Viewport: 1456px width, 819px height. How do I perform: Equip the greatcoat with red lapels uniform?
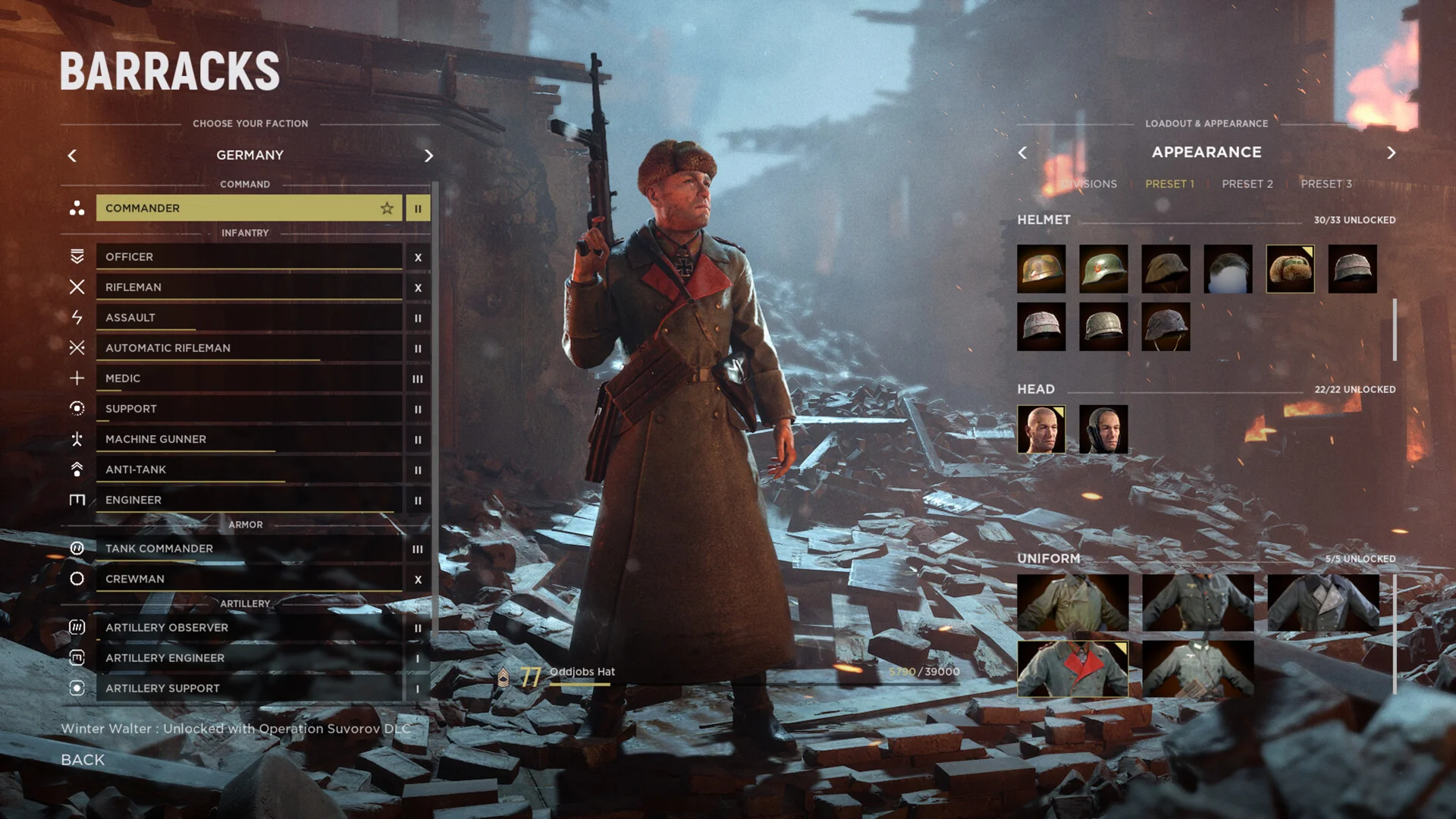click(1072, 669)
